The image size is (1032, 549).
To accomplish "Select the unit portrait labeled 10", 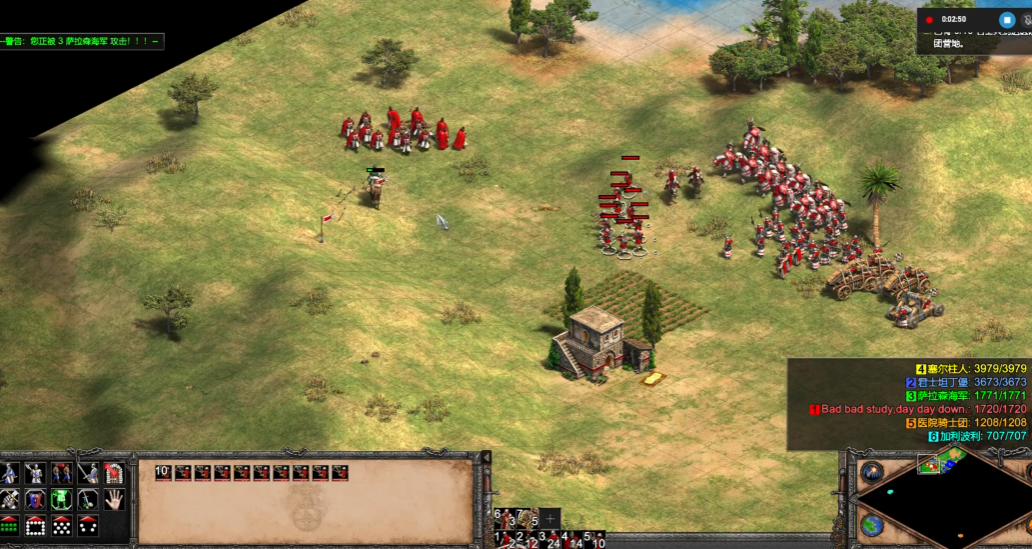I will pyautogui.click(x=163, y=473).
